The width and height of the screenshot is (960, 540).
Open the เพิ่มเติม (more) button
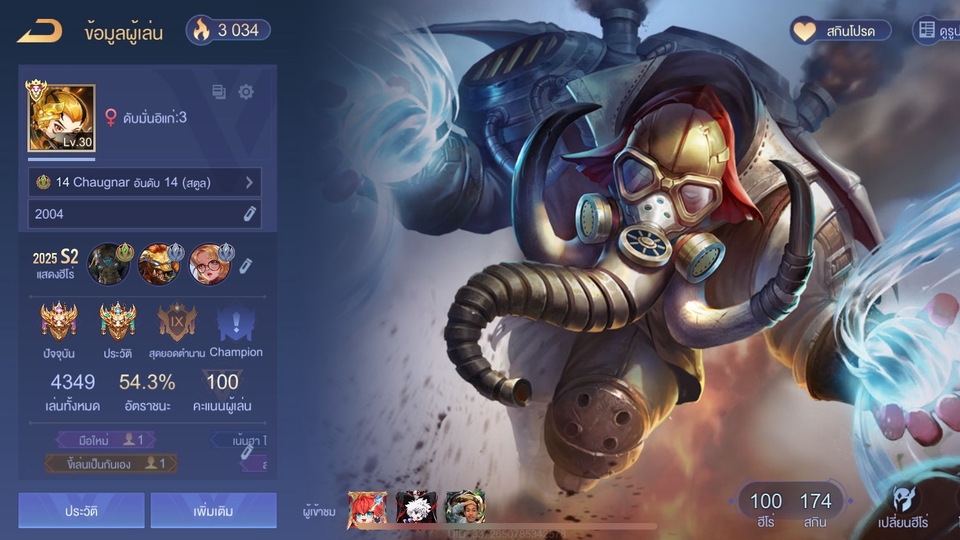[213, 510]
